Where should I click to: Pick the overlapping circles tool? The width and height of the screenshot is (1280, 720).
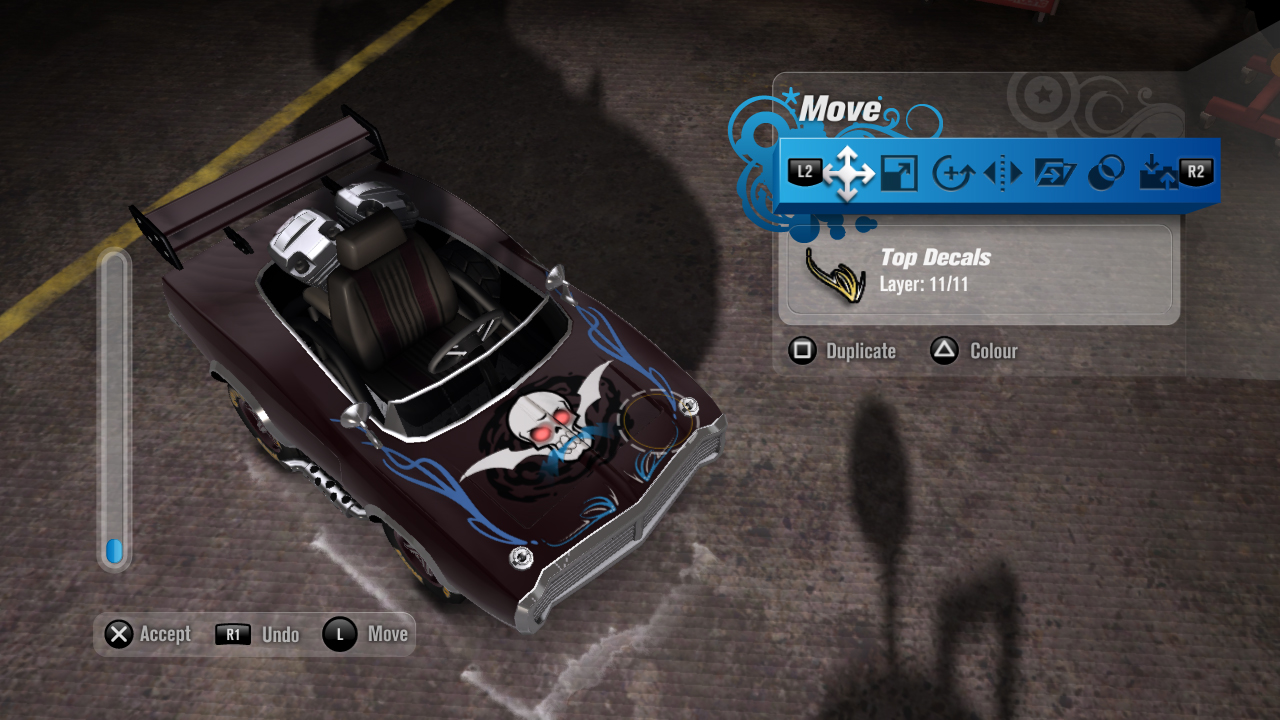1105,173
